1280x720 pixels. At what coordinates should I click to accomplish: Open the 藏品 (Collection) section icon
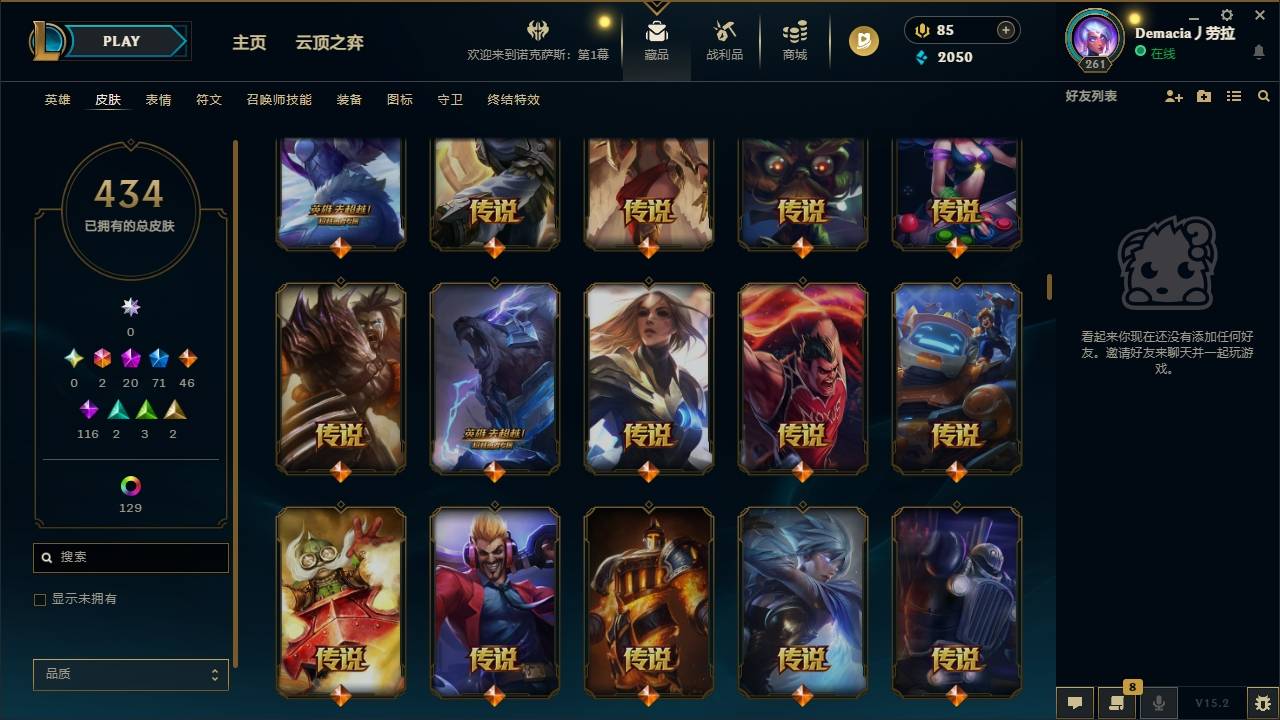click(x=656, y=38)
